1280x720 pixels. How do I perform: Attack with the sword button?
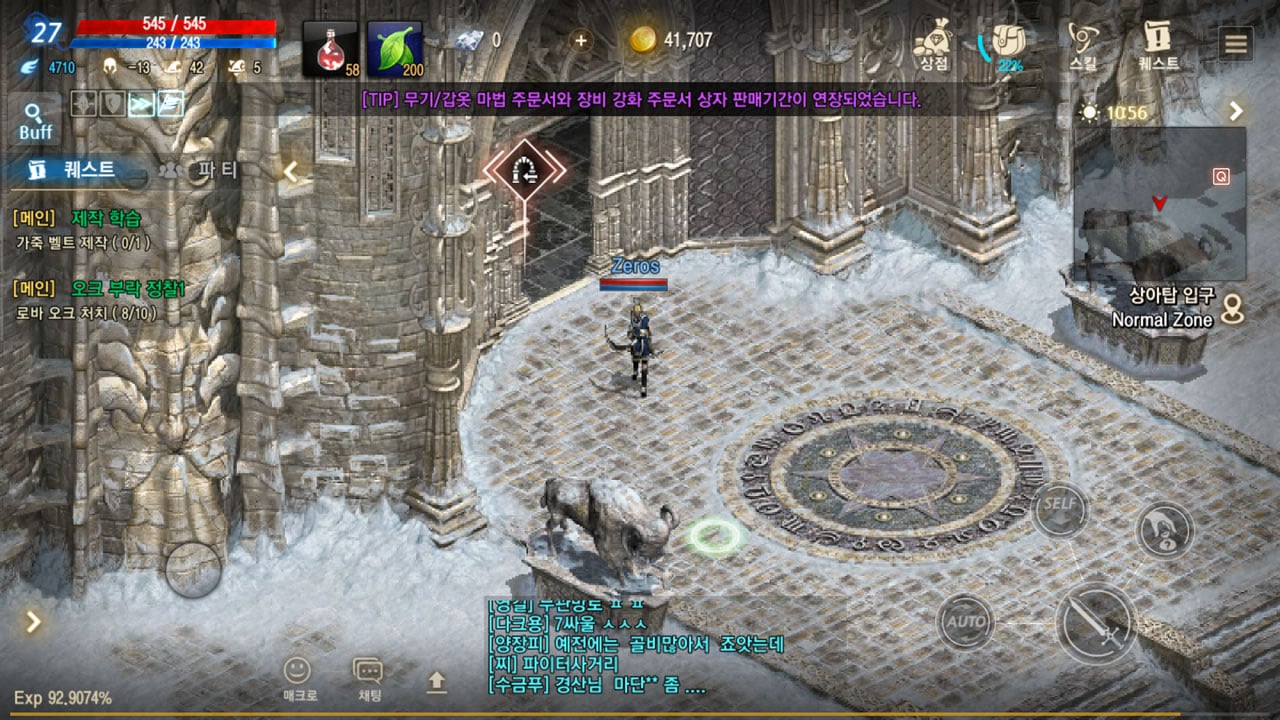(1096, 622)
